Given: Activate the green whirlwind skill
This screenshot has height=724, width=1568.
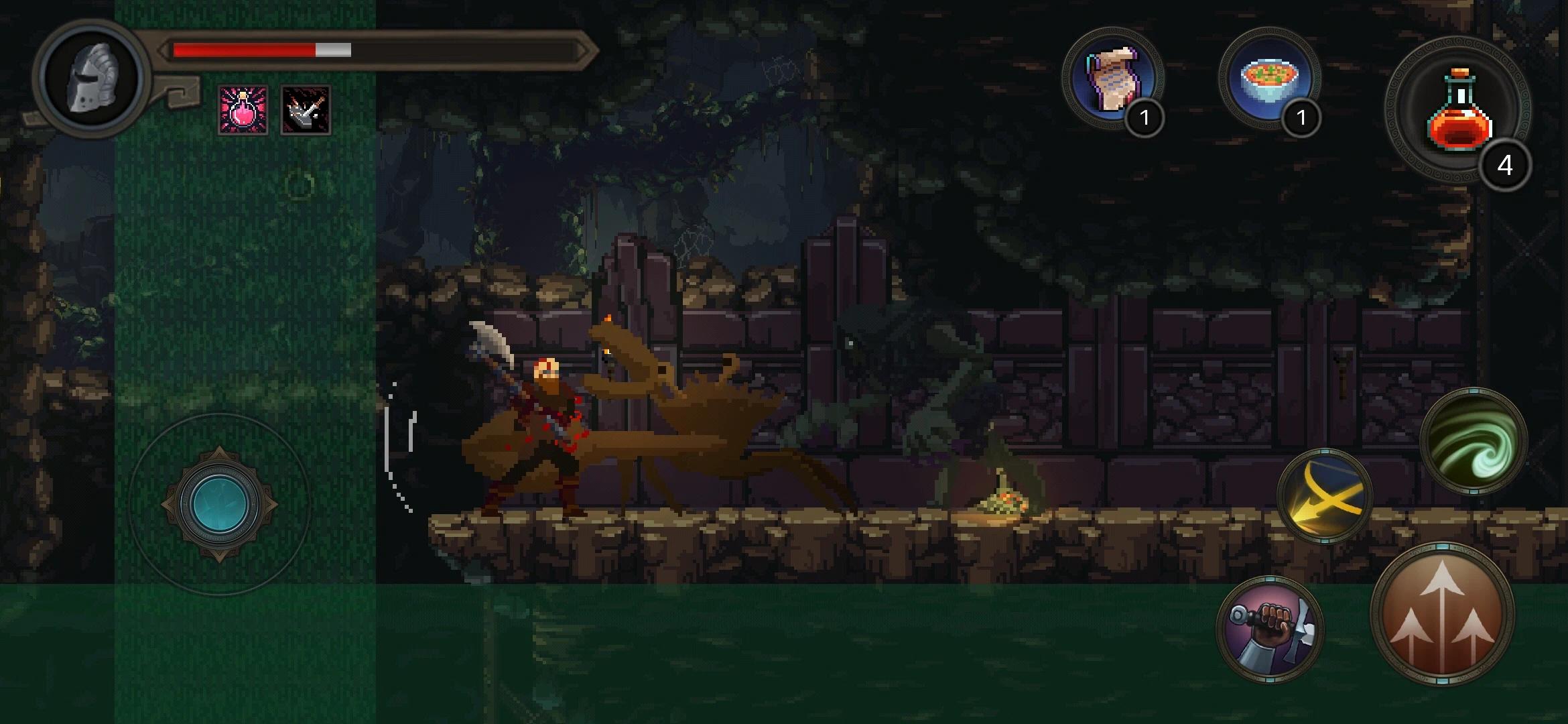Looking at the screenshot, I should coord(1473,441).
